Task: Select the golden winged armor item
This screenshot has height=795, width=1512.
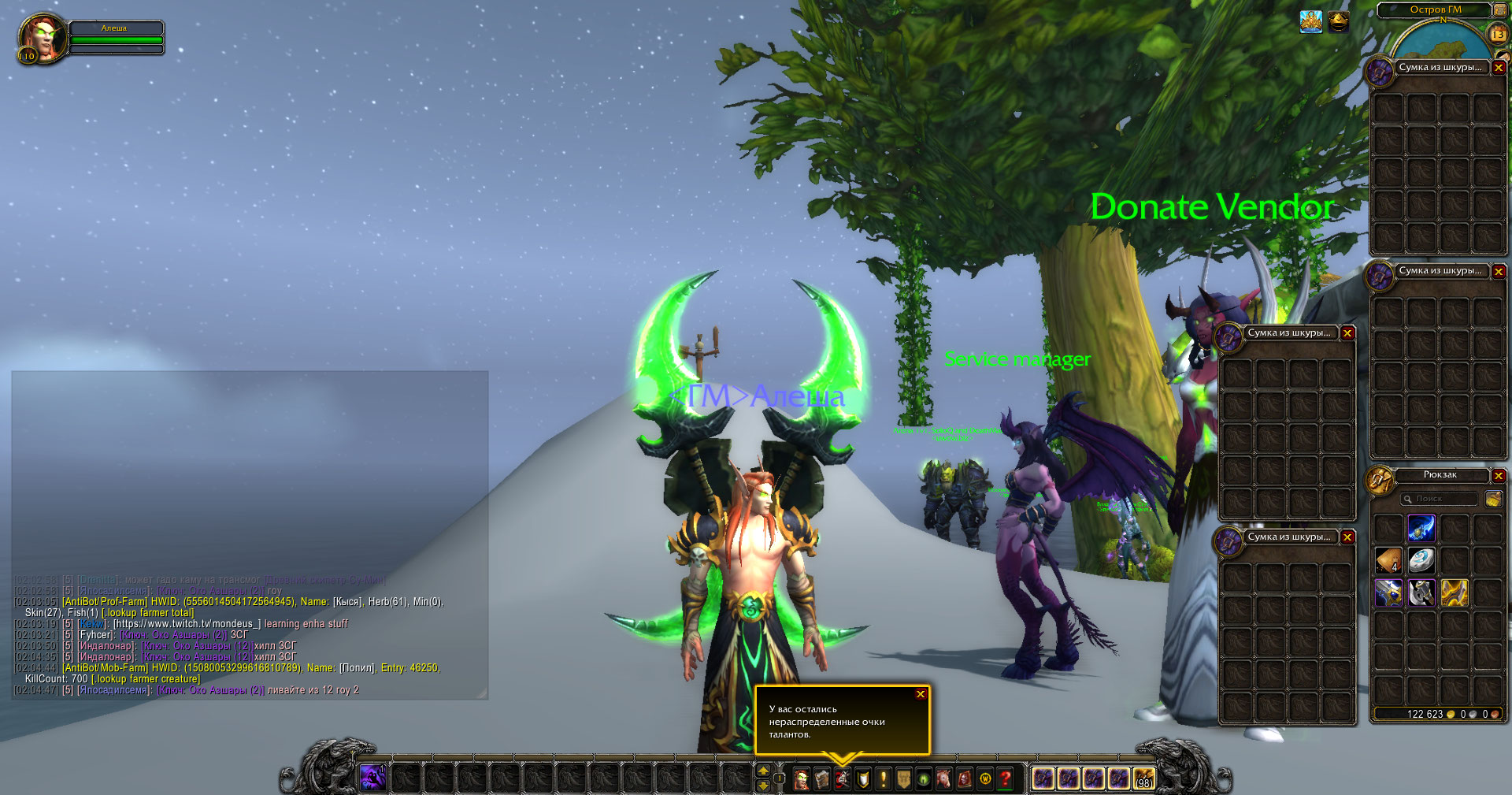Action: pos(1455,593)
